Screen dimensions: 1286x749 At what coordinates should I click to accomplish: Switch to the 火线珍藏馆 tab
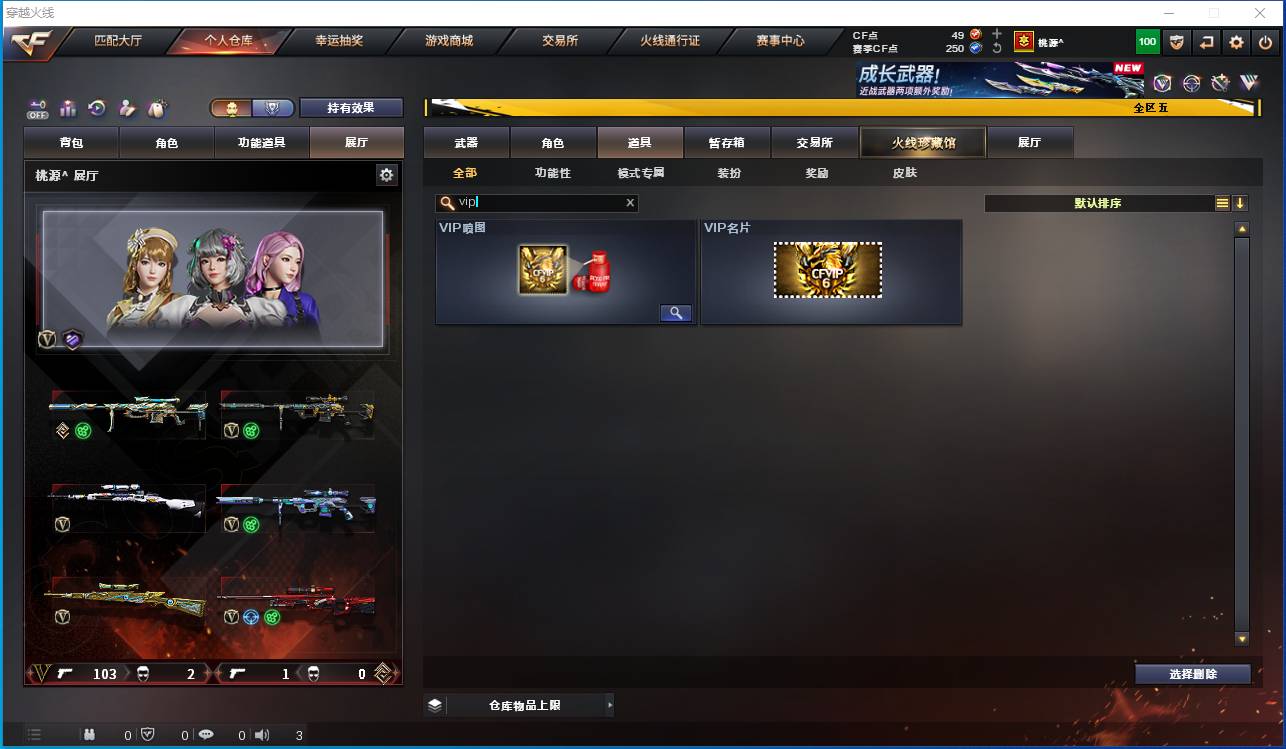(921, 142)
